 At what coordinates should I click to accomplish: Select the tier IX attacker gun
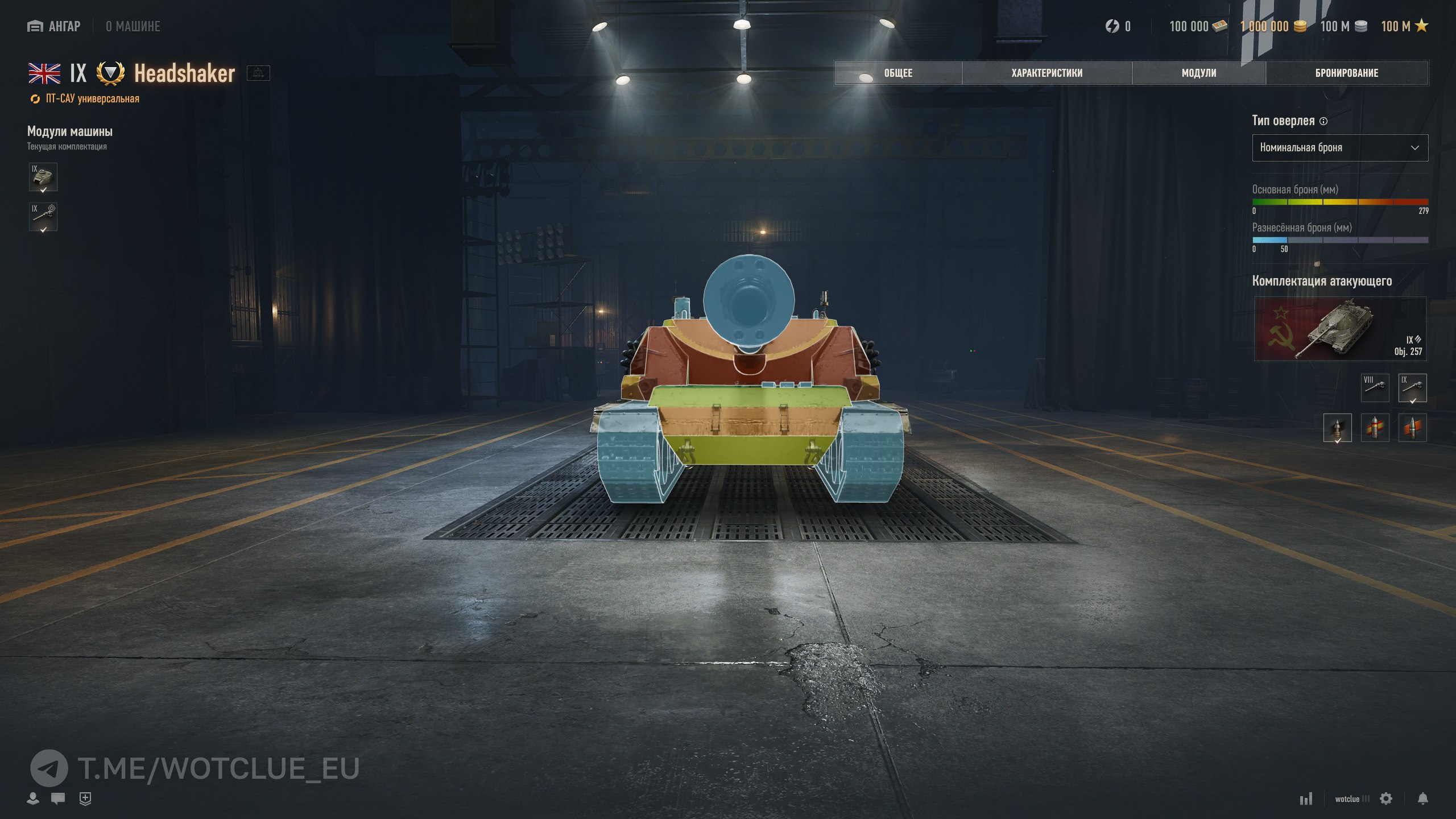(x=1412, y=388)
